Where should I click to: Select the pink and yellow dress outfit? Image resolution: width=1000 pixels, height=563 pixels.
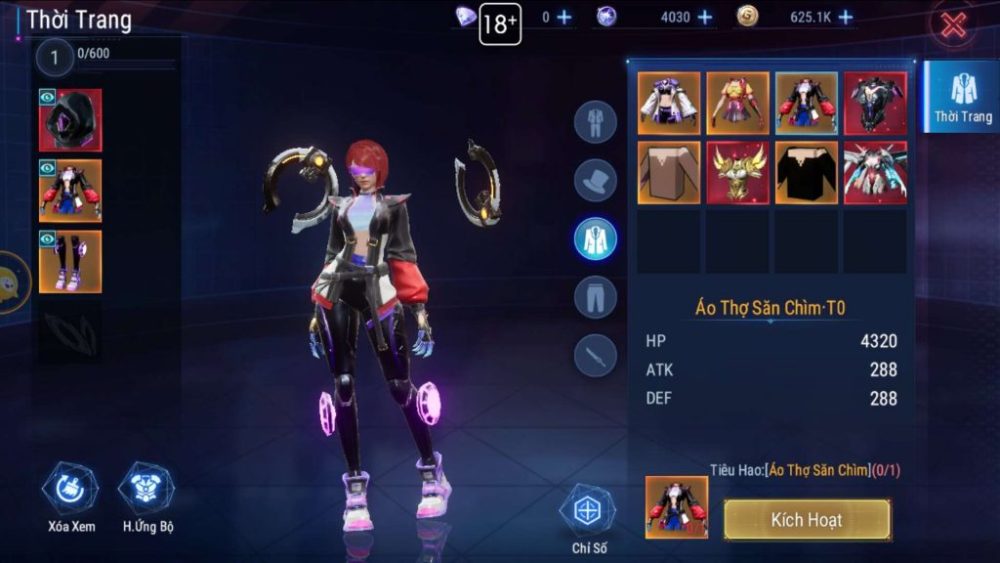(x=738, y=103)
